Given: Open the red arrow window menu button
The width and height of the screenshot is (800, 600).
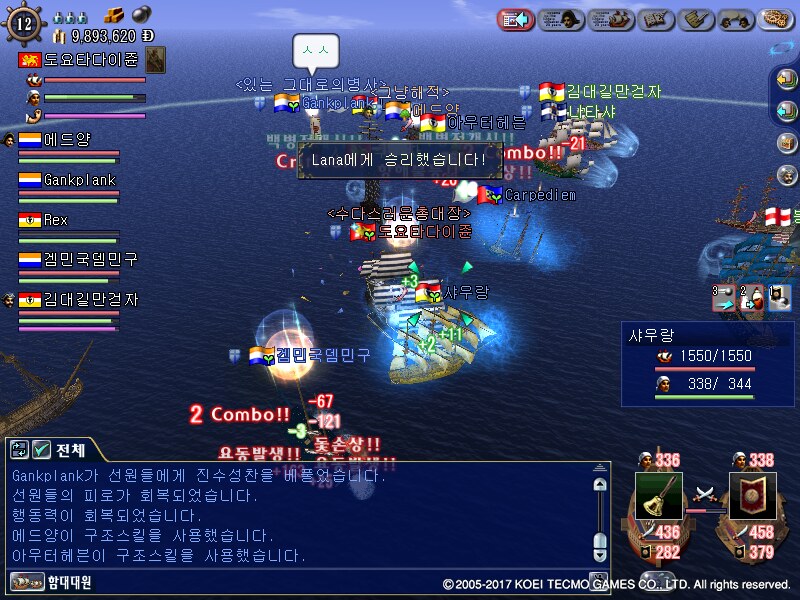Looking at the screenshot, I should tap(515, 19).
